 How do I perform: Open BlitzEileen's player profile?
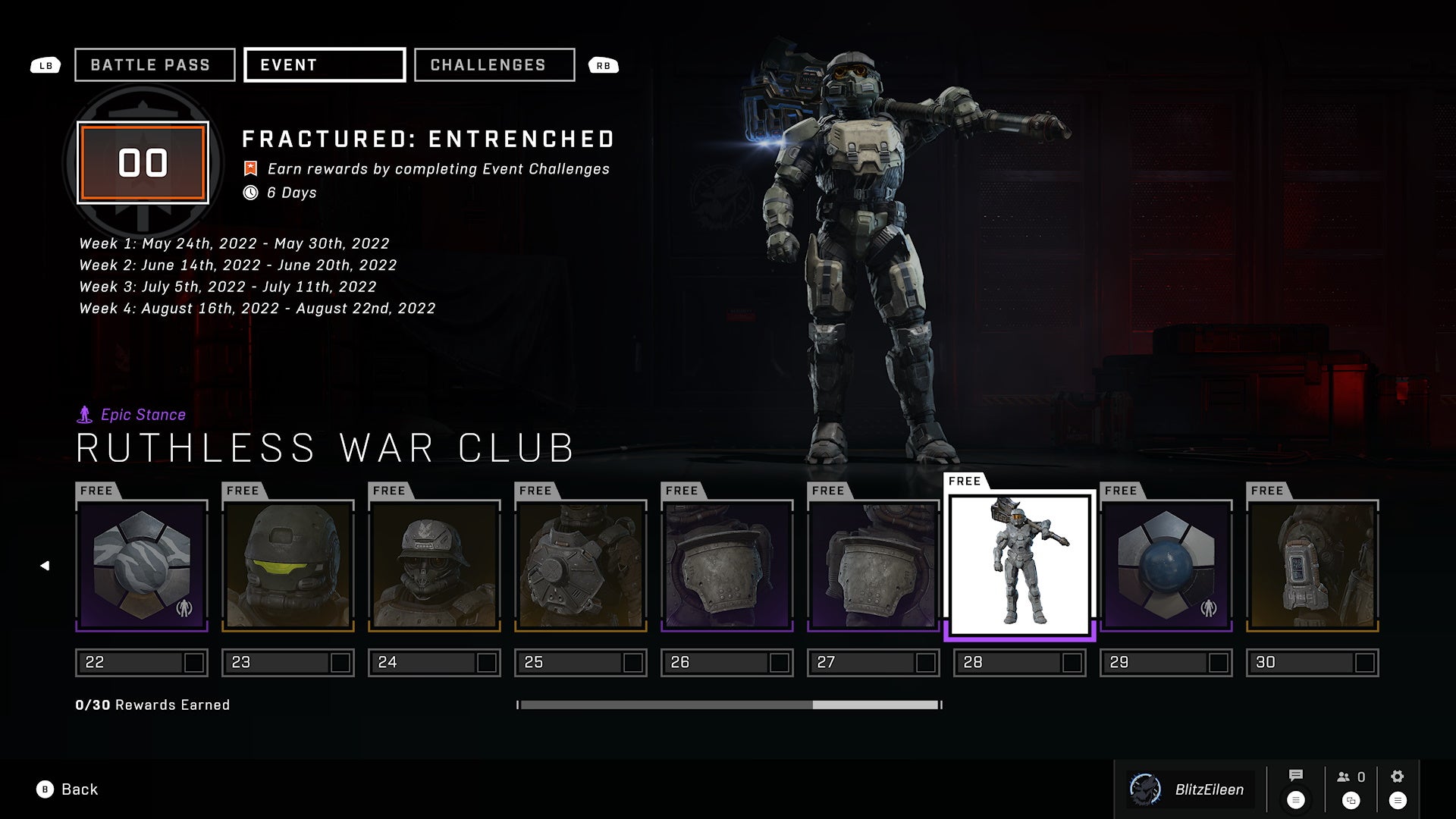(x=1189, y=789)
